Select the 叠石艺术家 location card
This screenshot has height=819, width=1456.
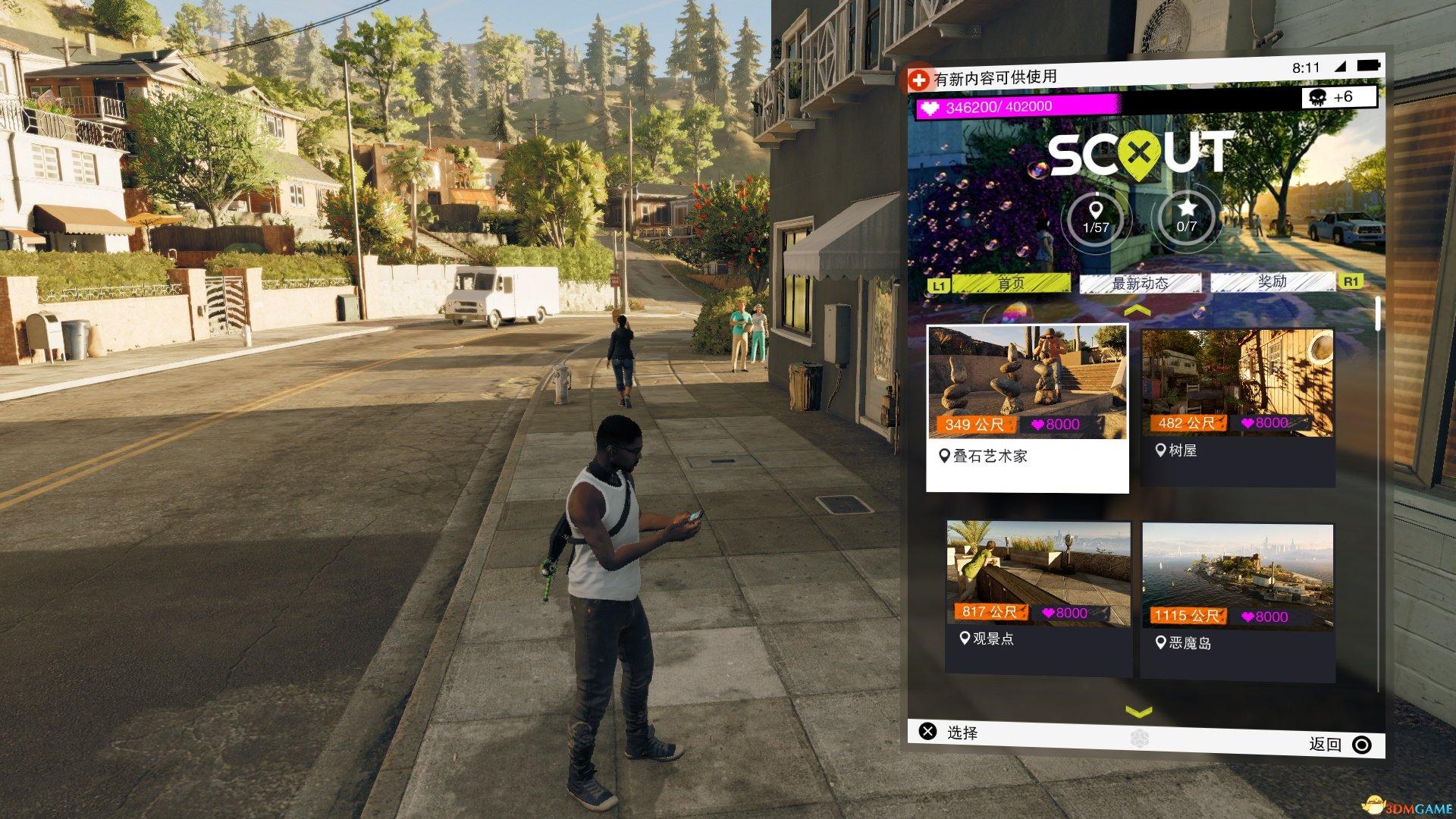click(x=1028, y=408)
